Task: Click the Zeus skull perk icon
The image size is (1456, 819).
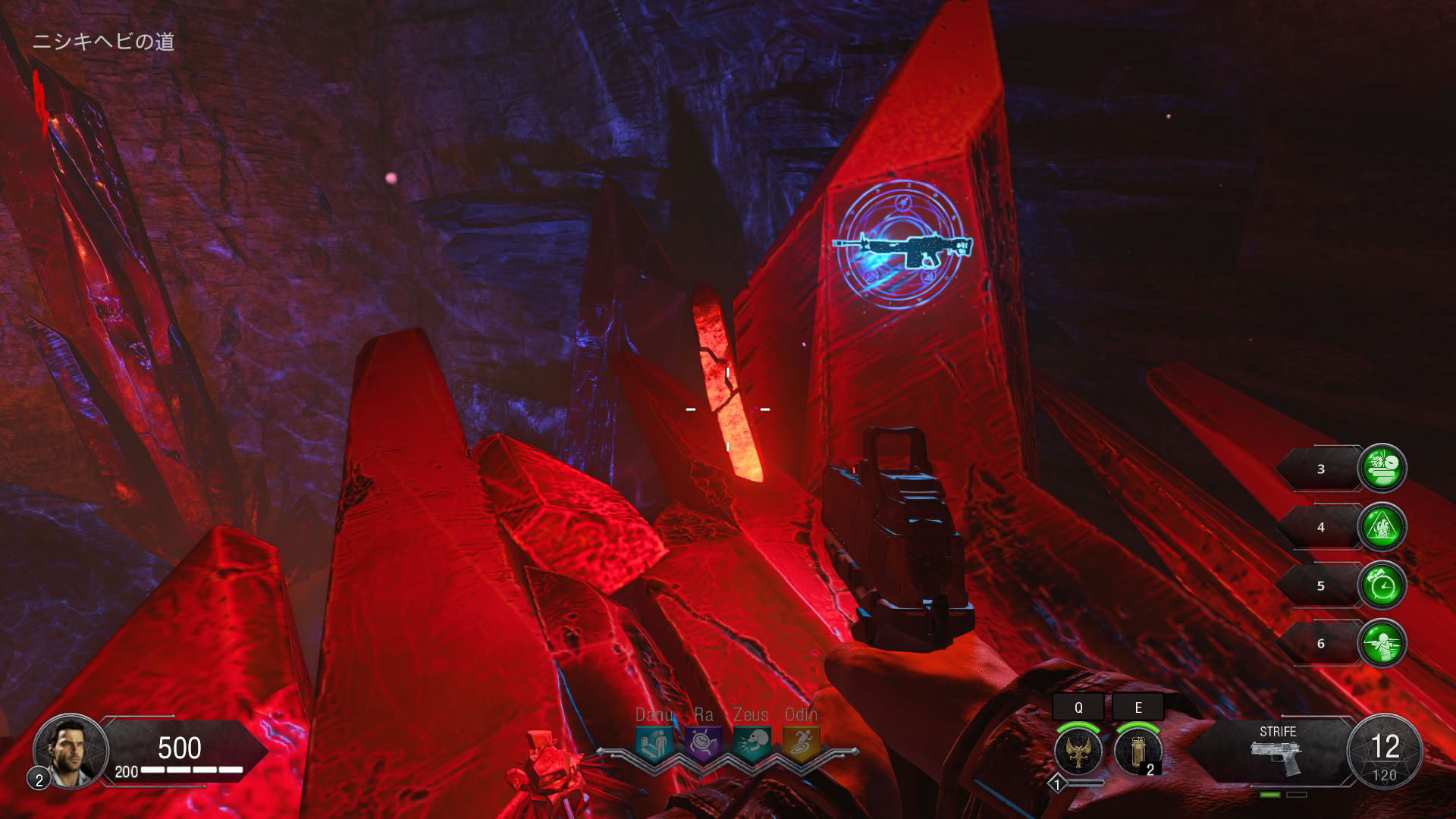Action: coord(752,742)
